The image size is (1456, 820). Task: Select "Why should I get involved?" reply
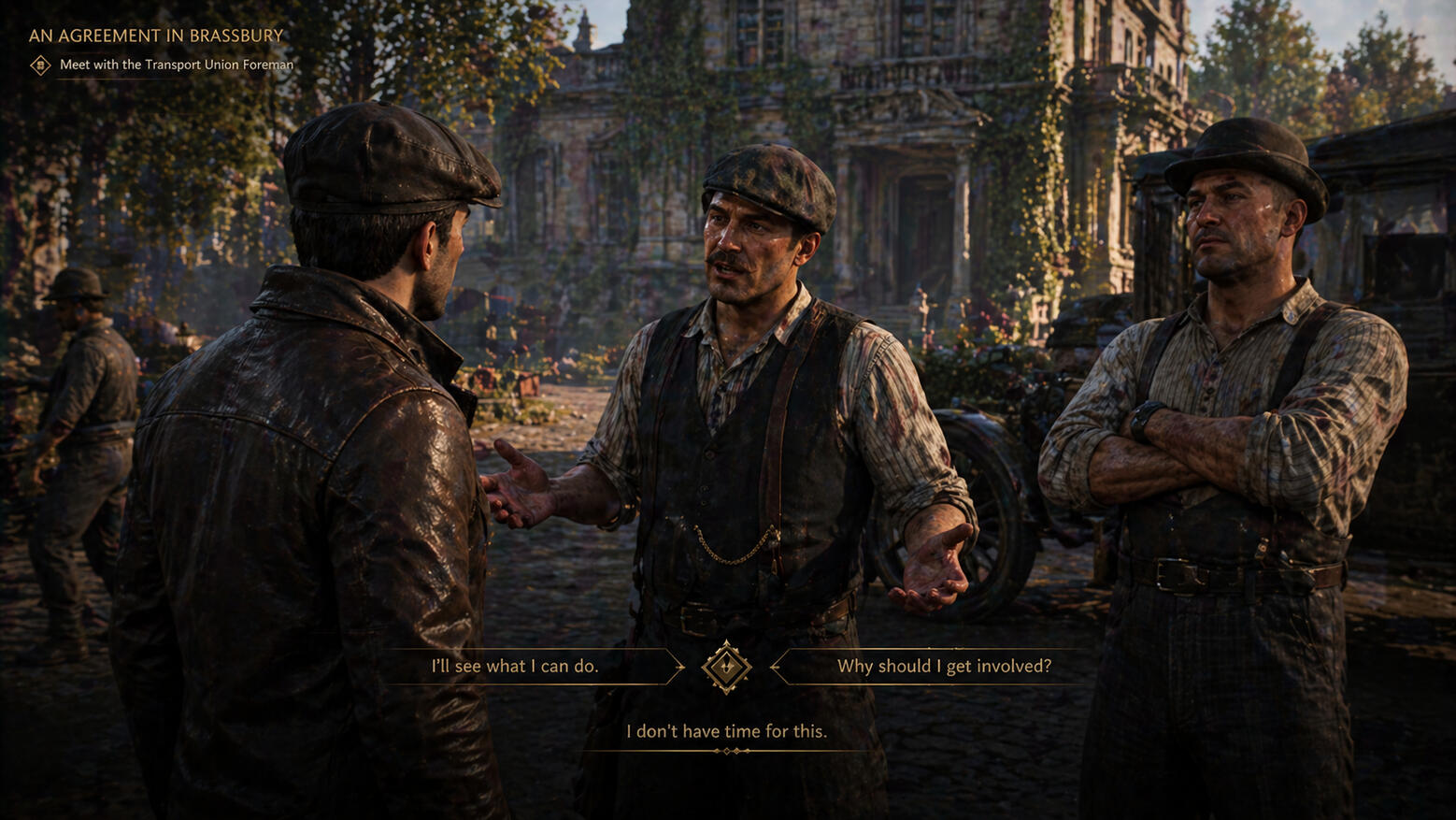[944, 667]
